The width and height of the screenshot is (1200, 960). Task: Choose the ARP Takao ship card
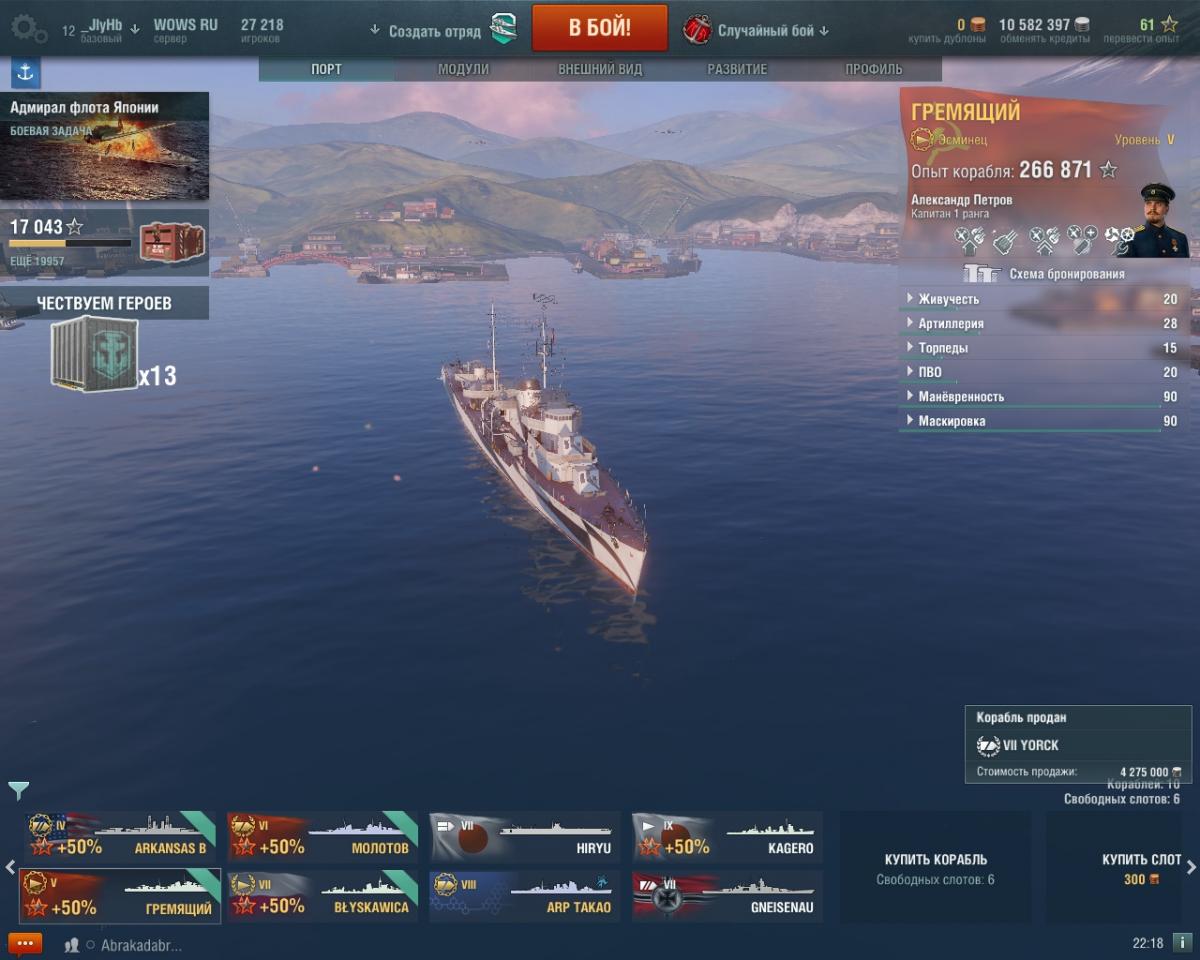(524, 897)
